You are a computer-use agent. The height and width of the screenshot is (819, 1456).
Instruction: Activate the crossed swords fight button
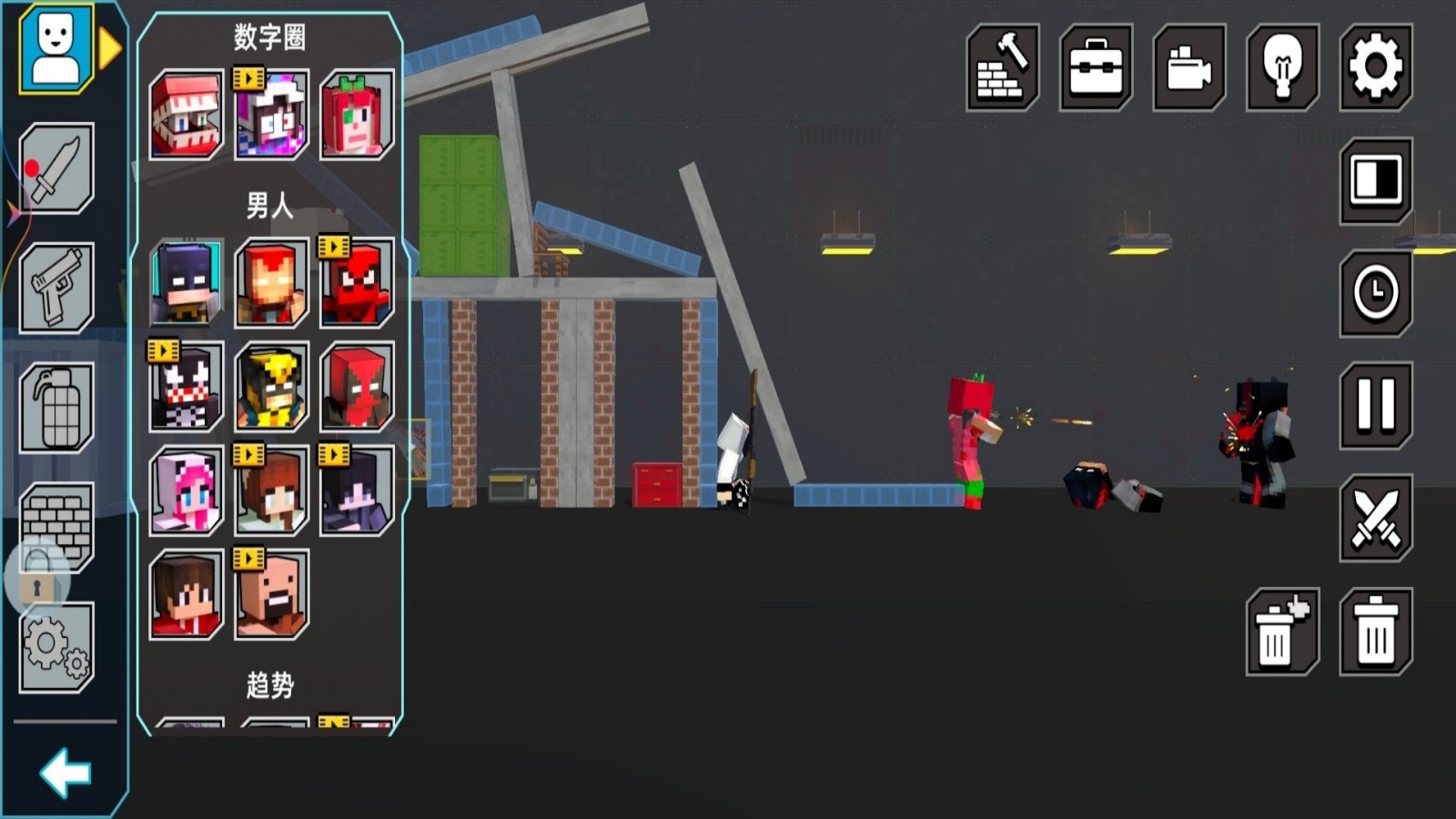click(1375, 518)
